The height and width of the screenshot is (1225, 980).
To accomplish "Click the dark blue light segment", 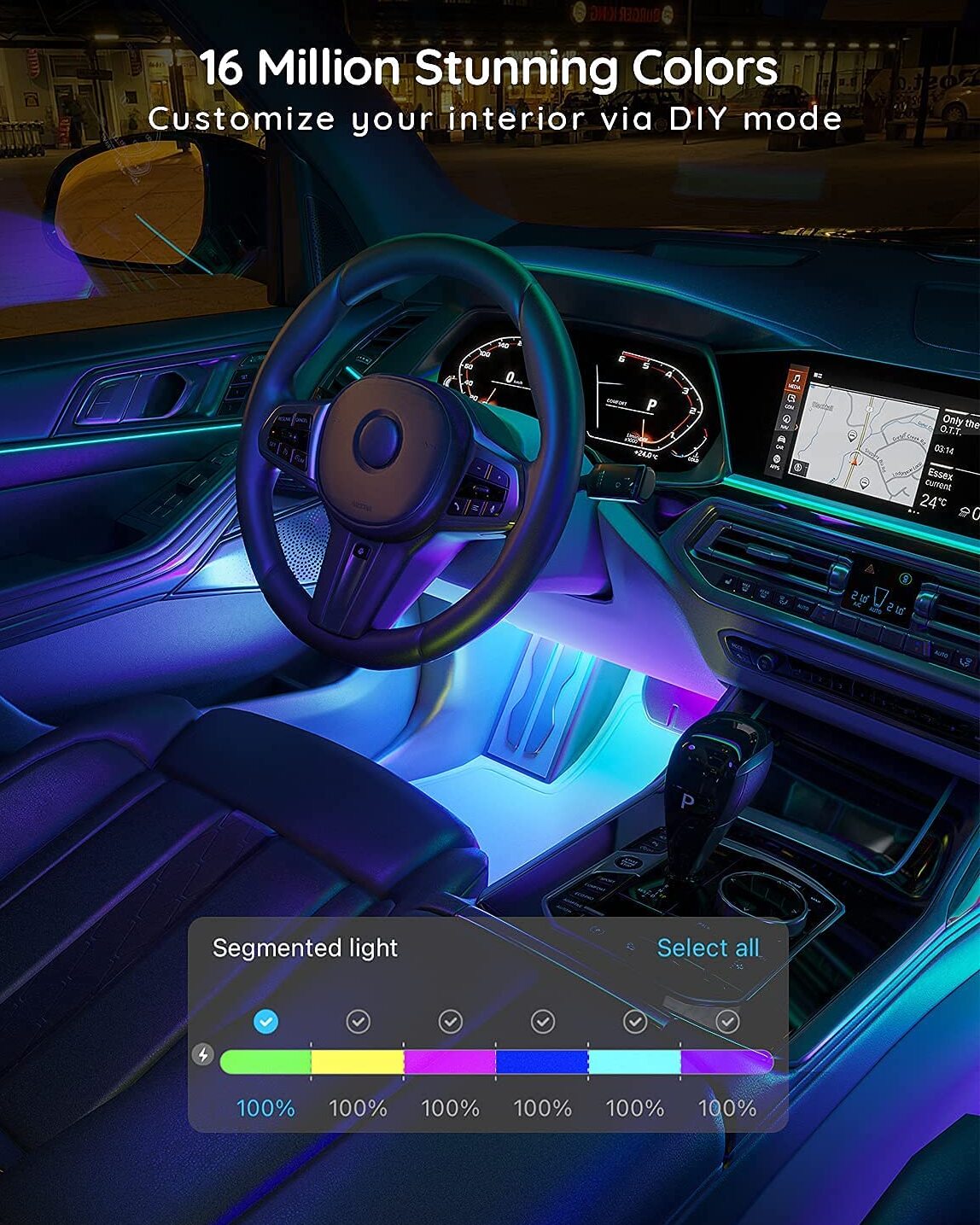I will coord(542,1061).
